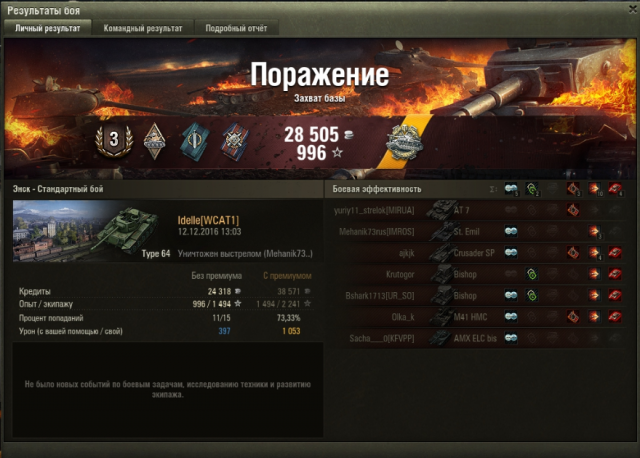Switch to the Личный результат tab
The height and width of the screenshot is (458, 640).
point(48,28)
